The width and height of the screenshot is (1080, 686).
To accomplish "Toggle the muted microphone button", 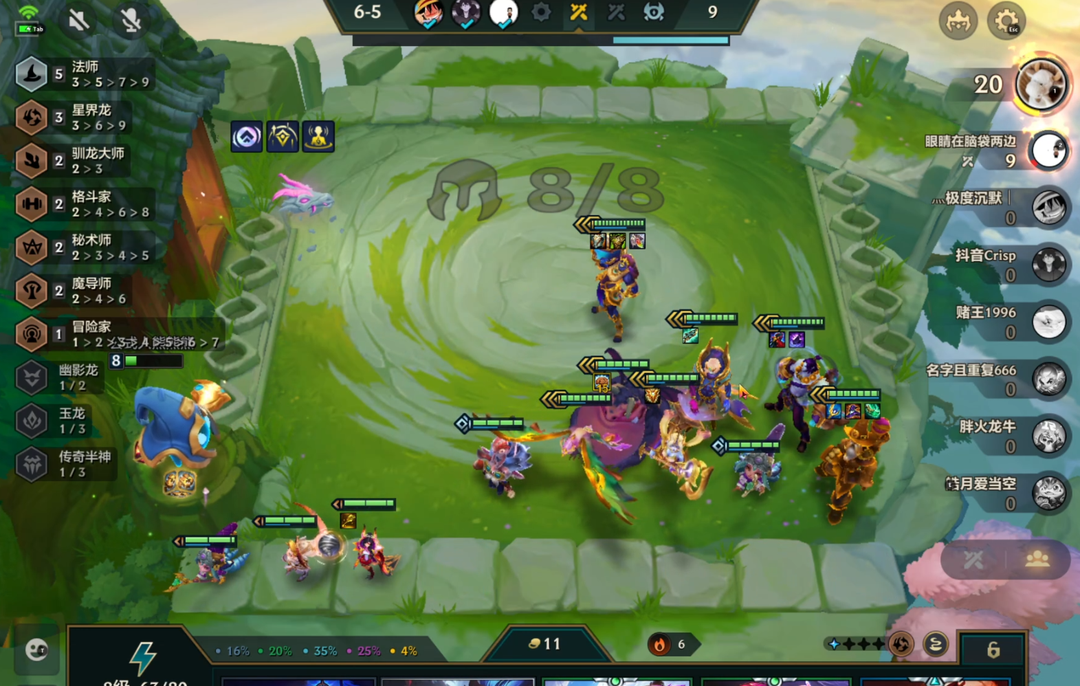I will [130, 21].
